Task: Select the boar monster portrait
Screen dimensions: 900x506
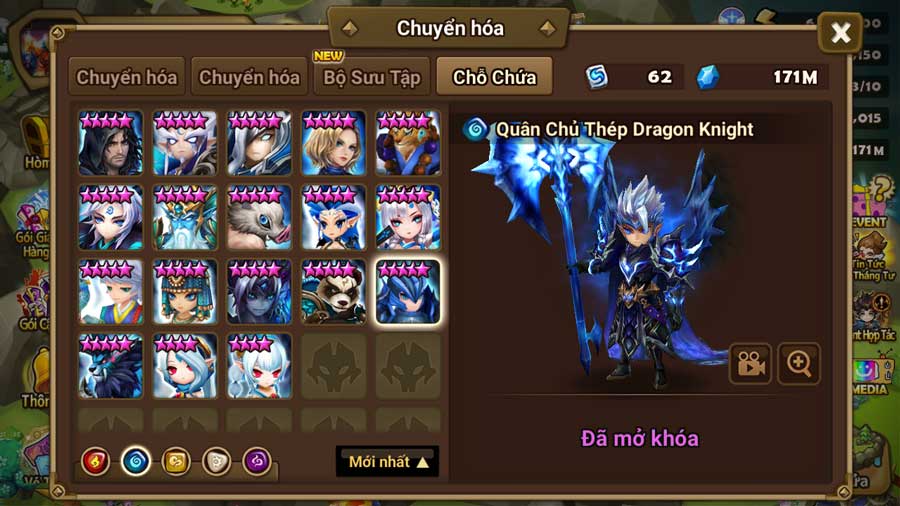Action: [259, 217]
